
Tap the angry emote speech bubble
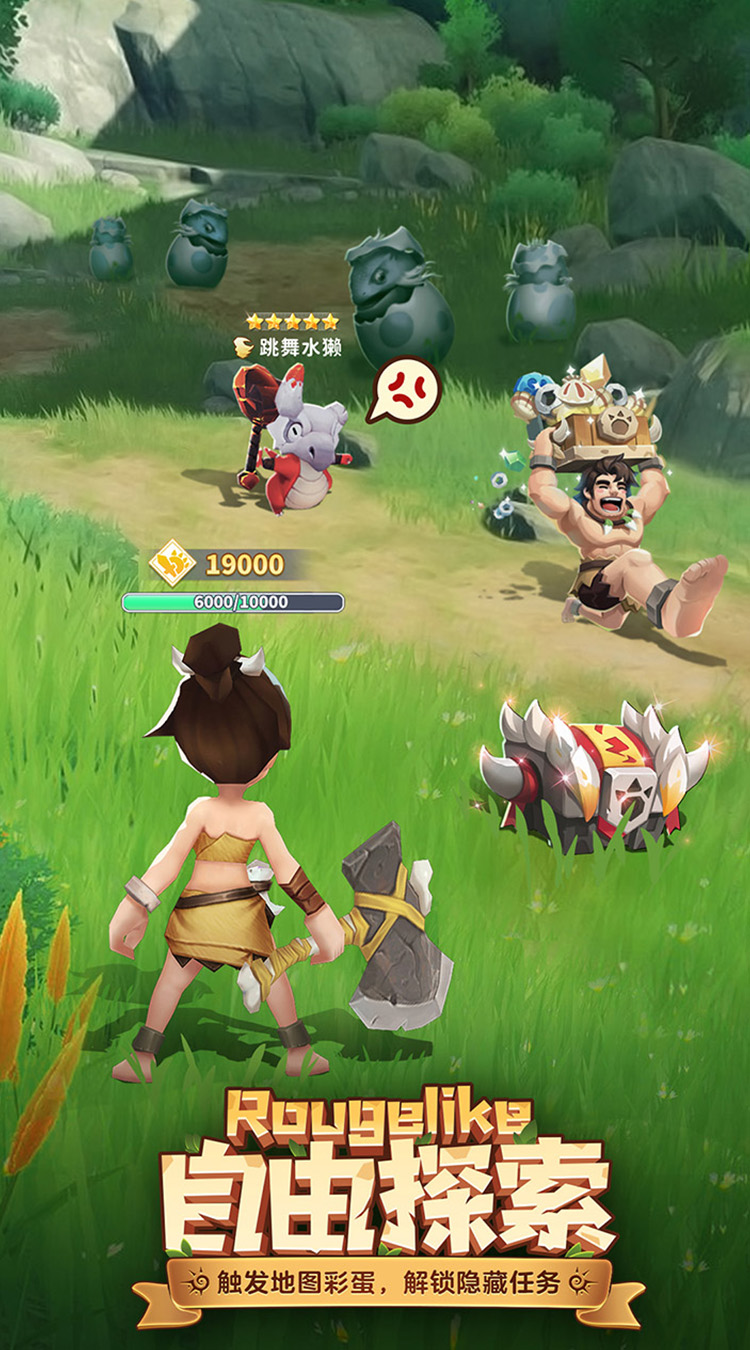(406, 388)
